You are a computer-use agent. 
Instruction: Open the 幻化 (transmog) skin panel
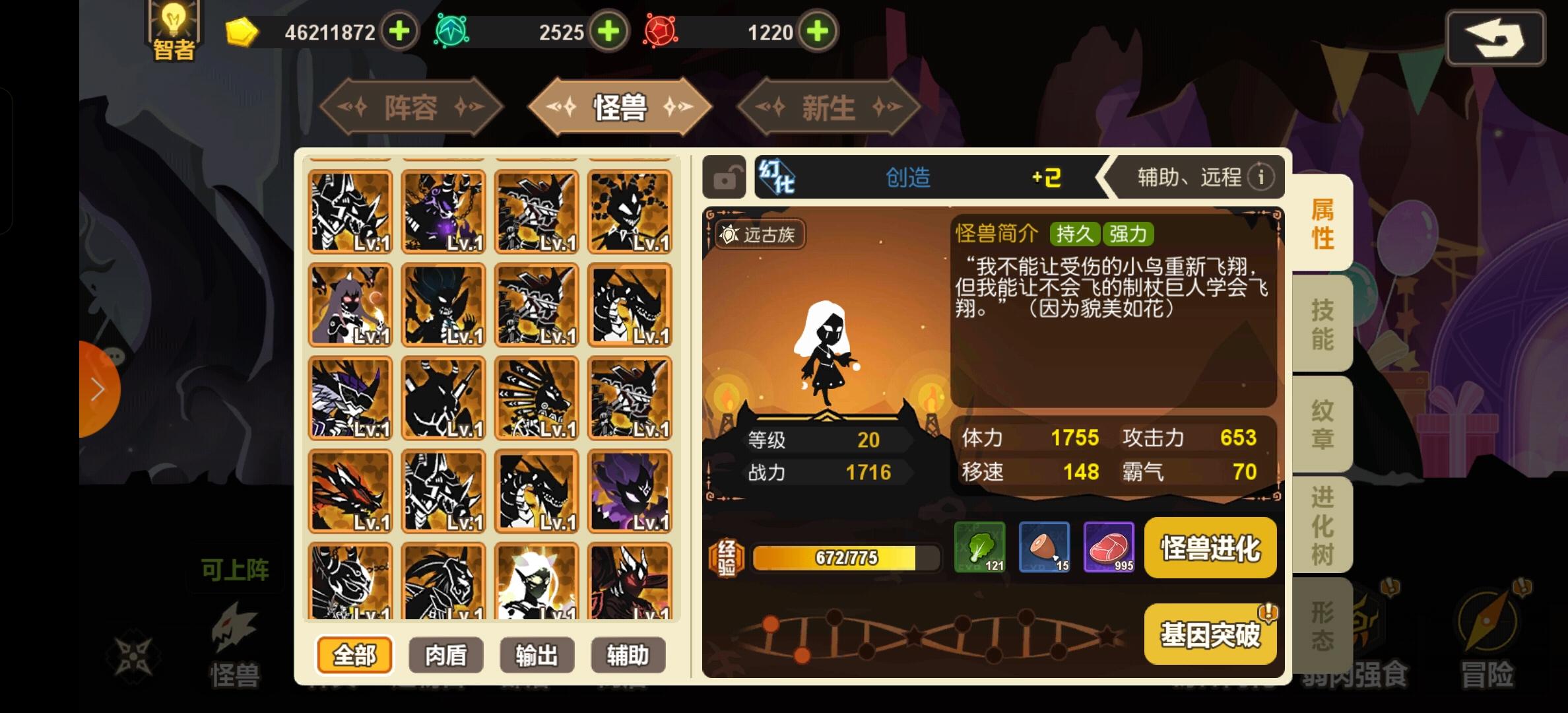pyautogui.click(x=780, y=177)
